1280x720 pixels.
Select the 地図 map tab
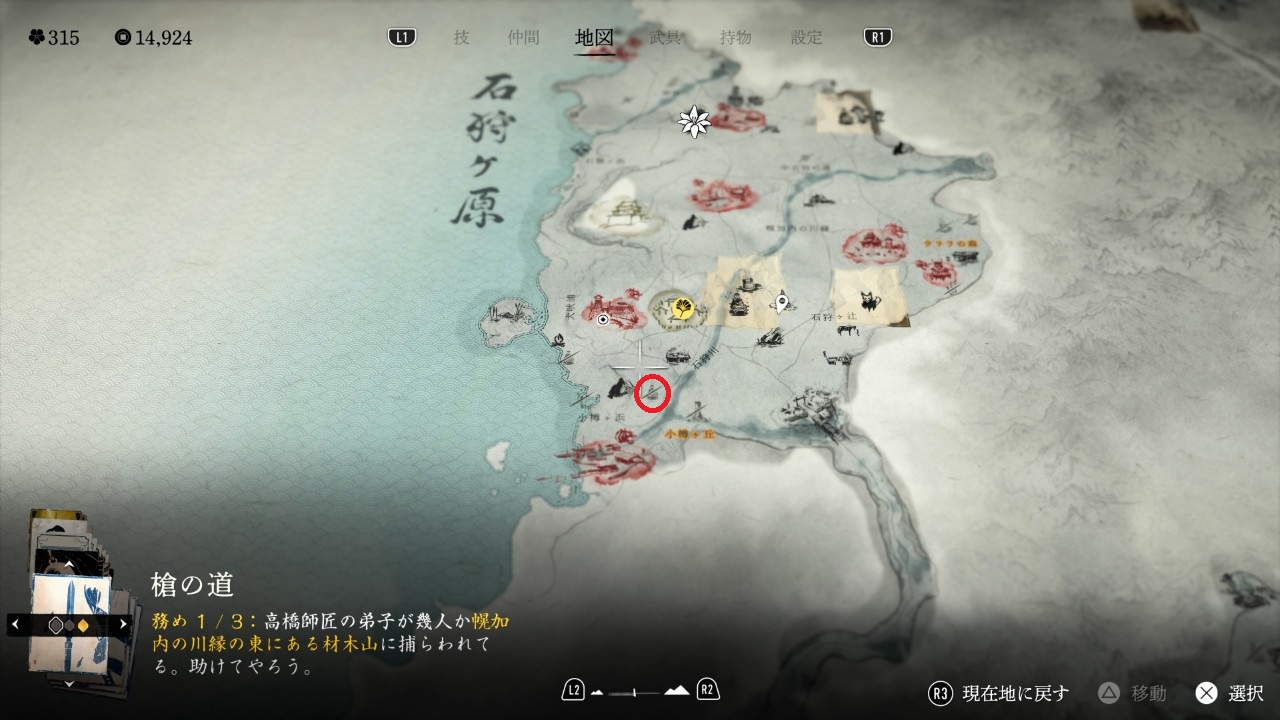[x=594, y=38]
